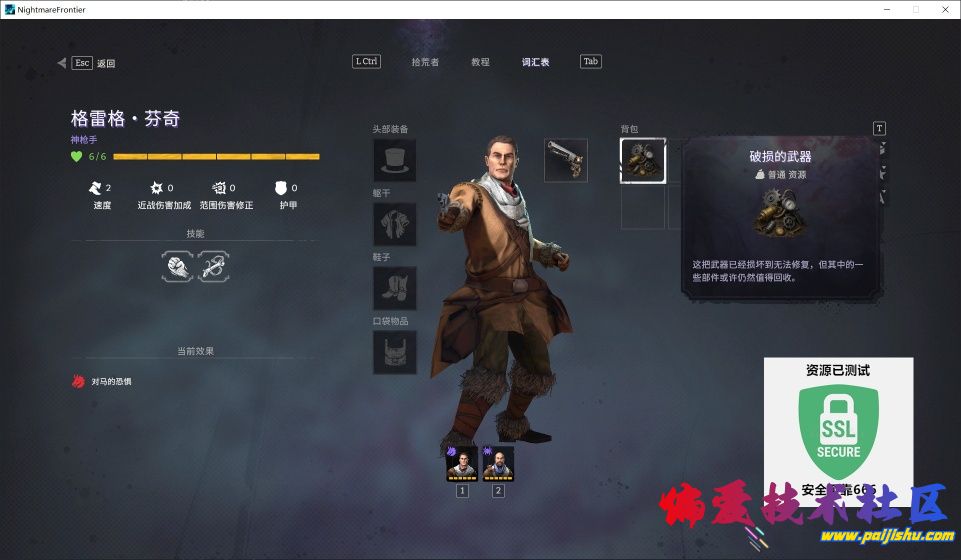The image size is (961, 560).
Task: Open the pocket item slot
Action: 394,352
